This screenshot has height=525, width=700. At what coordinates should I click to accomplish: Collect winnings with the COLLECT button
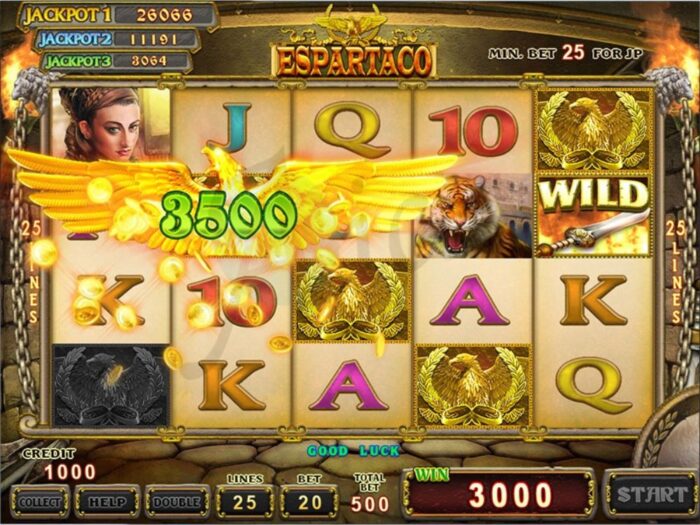40,499
